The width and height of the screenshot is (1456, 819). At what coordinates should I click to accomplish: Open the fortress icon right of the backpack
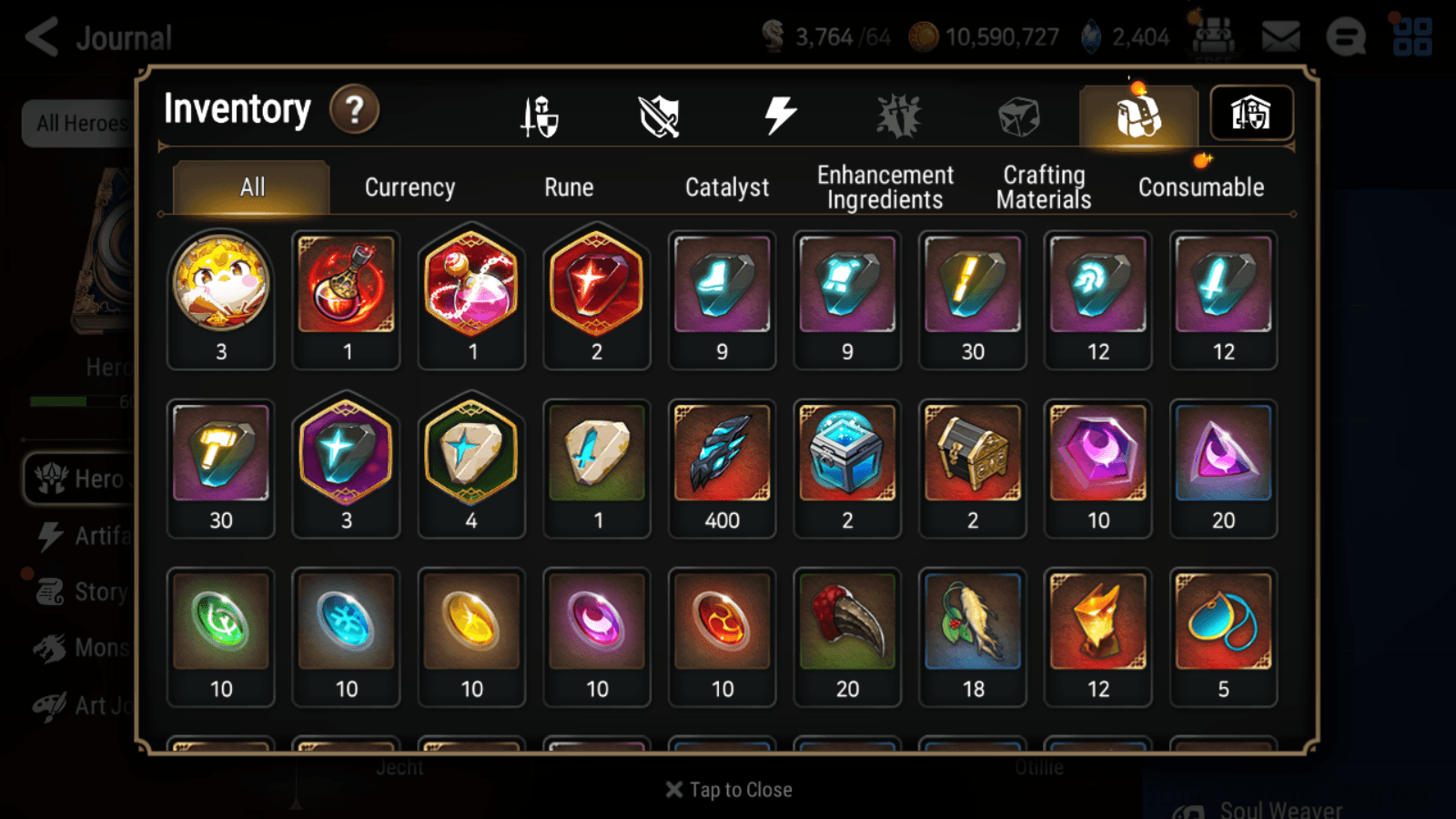(x=1253, y=113)
